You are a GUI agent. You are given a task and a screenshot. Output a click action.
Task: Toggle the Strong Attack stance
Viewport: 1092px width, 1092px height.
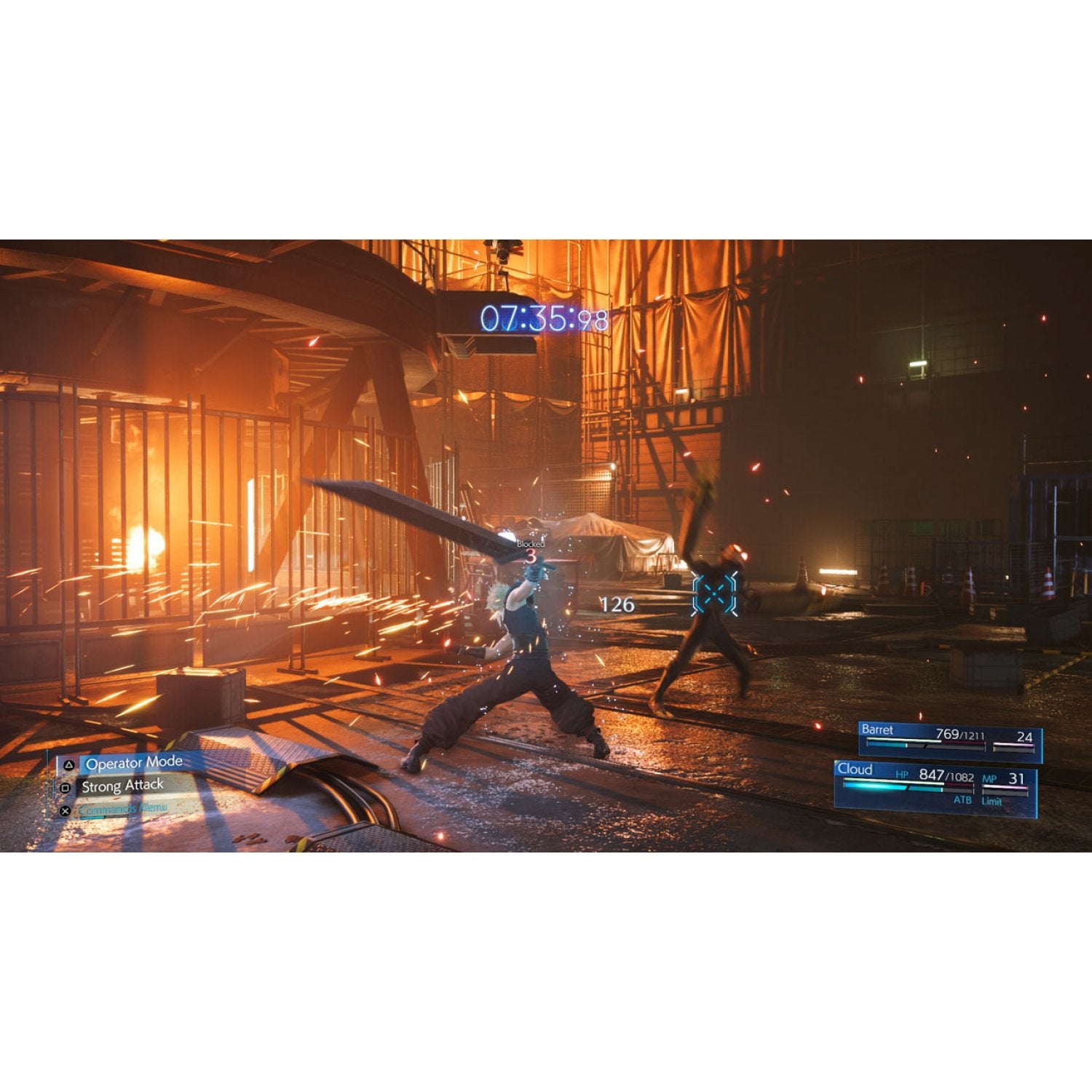(x=122, y=786)
